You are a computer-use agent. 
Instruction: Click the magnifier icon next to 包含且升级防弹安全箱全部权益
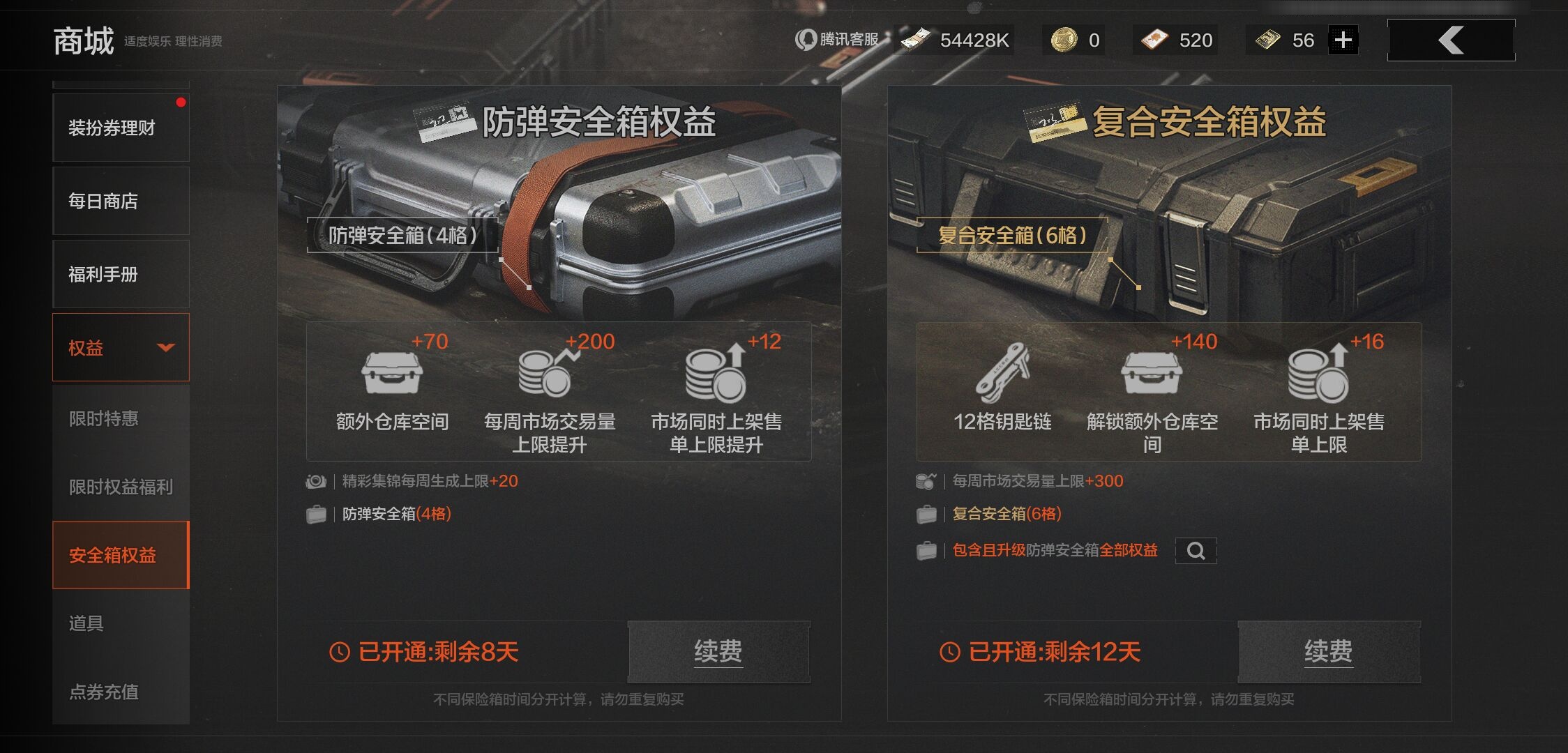[x=1196, y=551]
